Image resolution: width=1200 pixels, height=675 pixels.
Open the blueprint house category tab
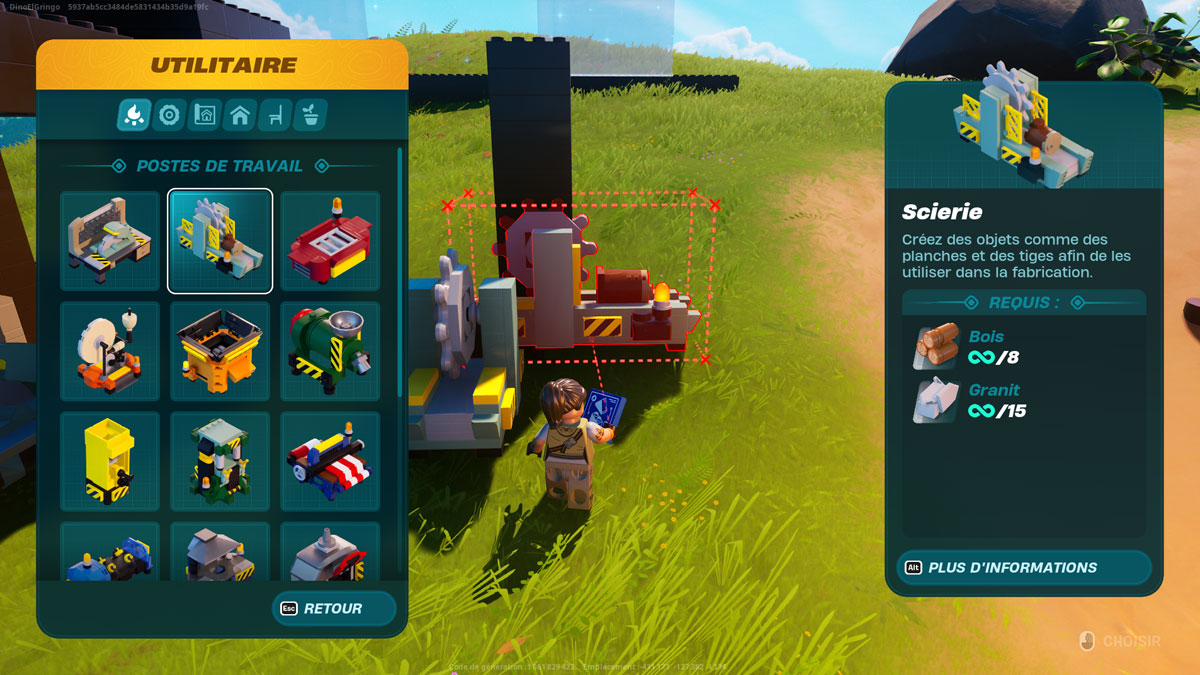[x=205, y=116]
